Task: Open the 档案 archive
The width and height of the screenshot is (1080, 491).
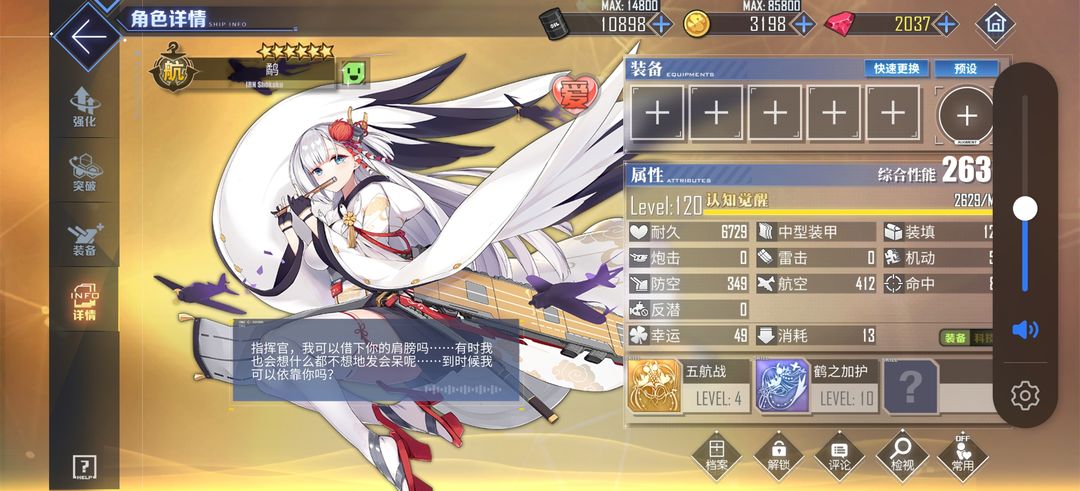Action: tap(716, 456)
